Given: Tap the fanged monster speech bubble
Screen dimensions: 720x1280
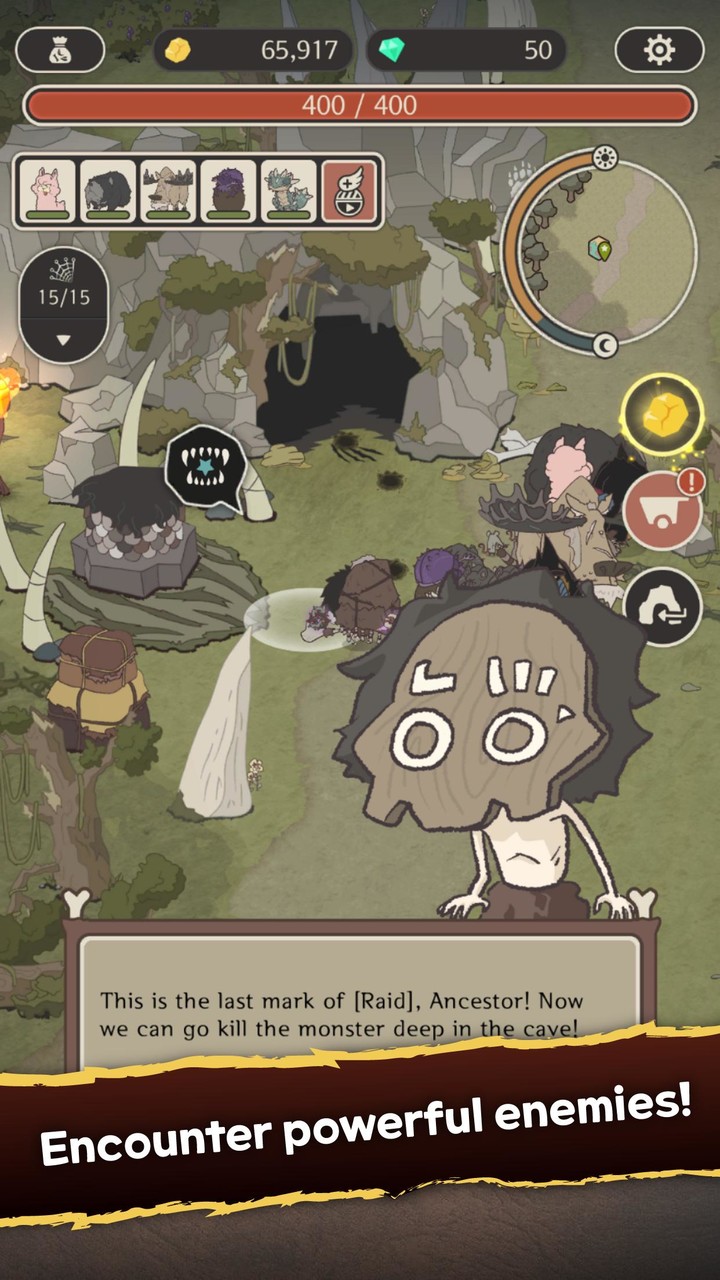Looking at the screenshot, I should (205, 468).
